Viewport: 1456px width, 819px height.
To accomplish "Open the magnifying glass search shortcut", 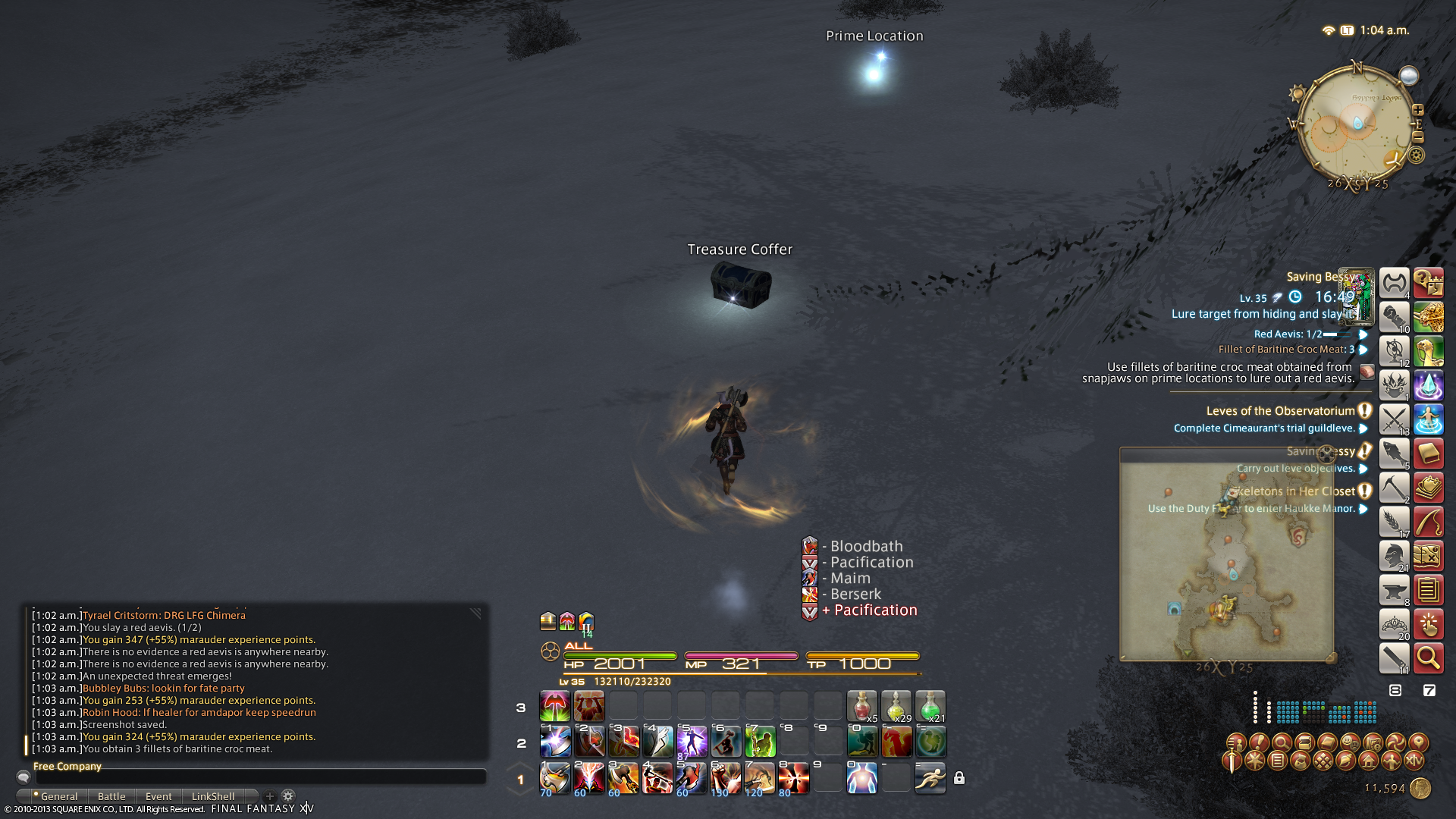I will click(1428, 658).
